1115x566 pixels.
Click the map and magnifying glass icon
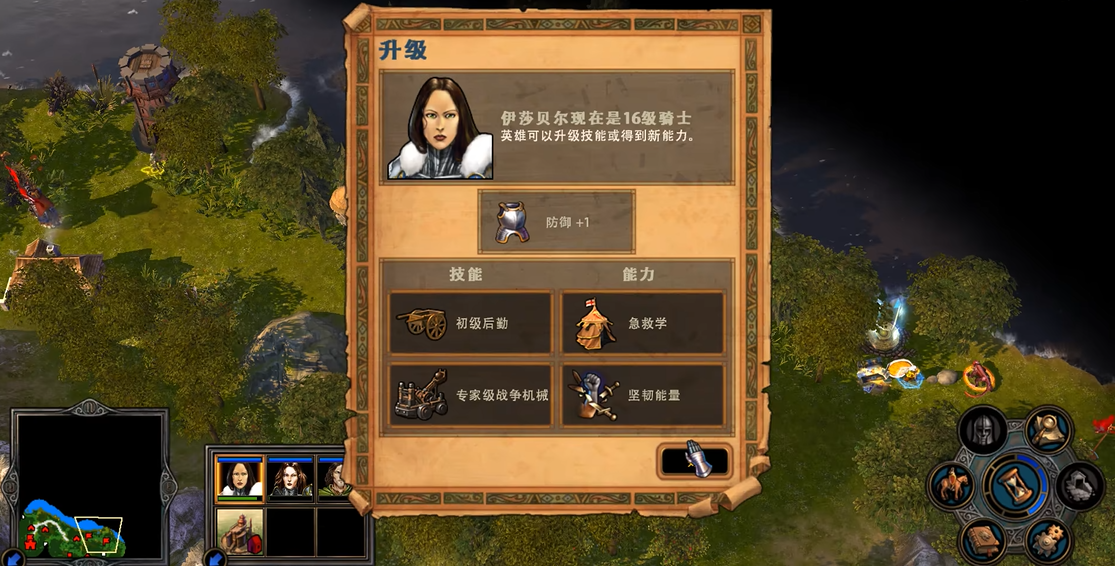(1048, 430)
